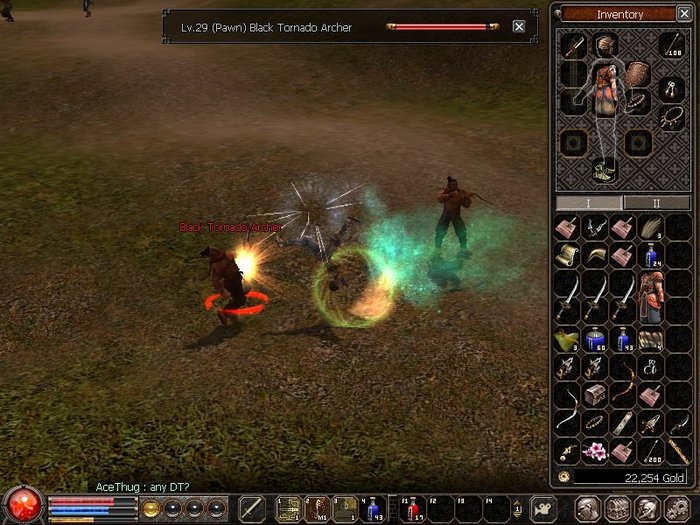
Task: Select the equipped helmet slot
Action: [x=605, y=45]
